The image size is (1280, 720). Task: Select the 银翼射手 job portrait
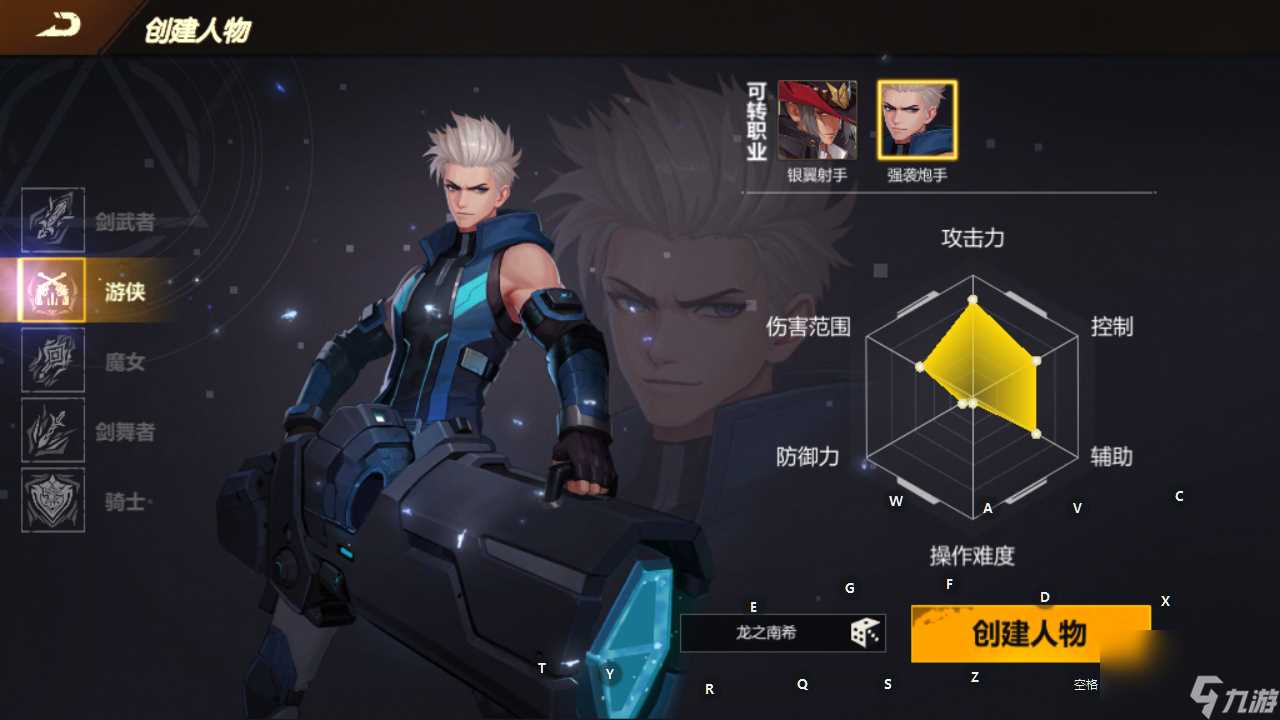[x=816, y=120]
